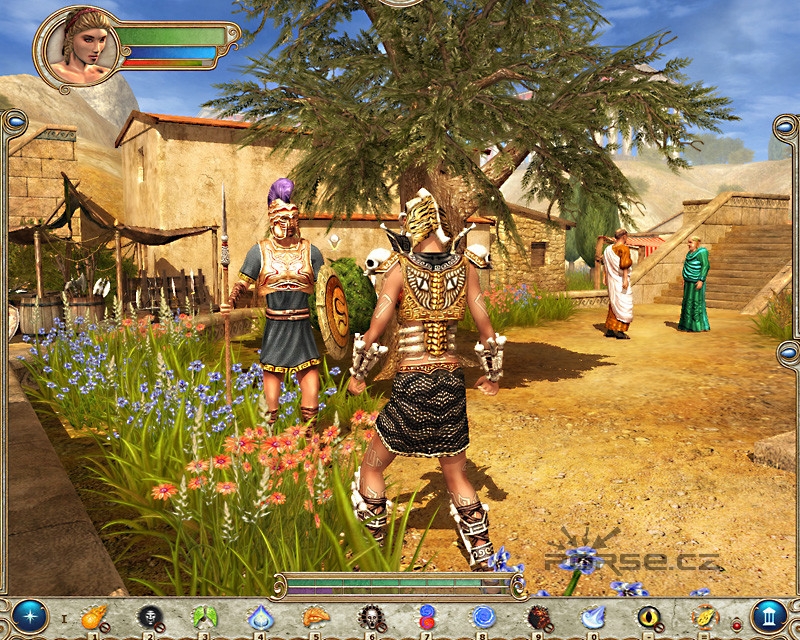
Task: Cast the blue vortex spell in slot 8
Action: point(483,617)
